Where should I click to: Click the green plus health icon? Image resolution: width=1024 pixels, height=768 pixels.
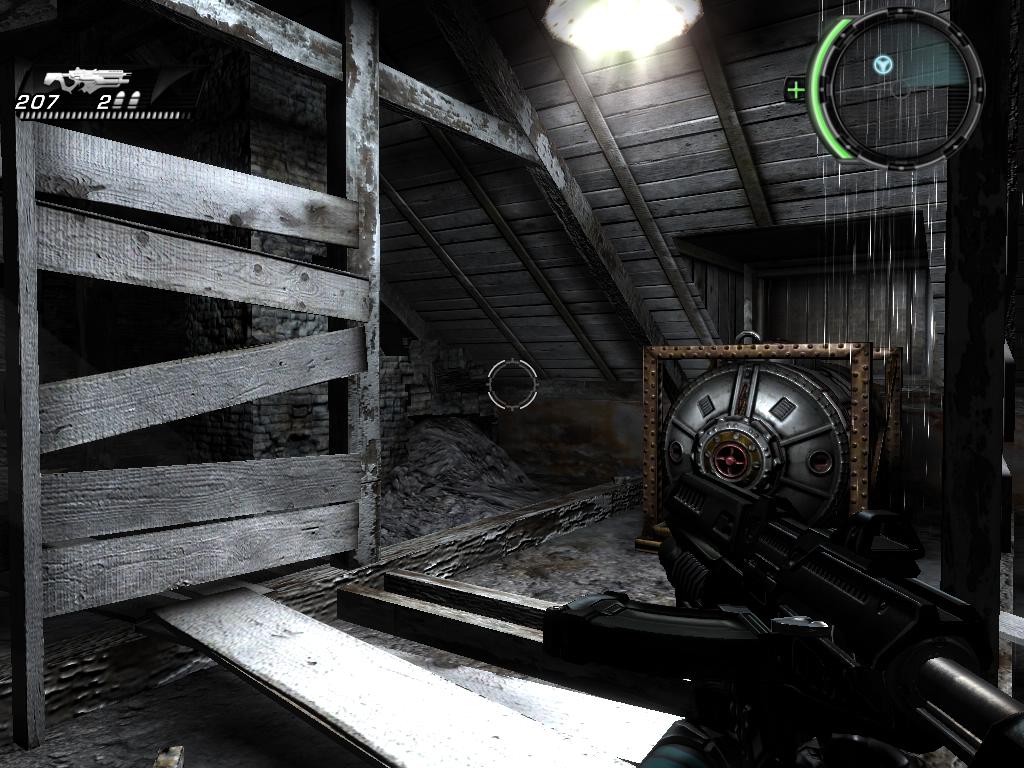[796, 91]
